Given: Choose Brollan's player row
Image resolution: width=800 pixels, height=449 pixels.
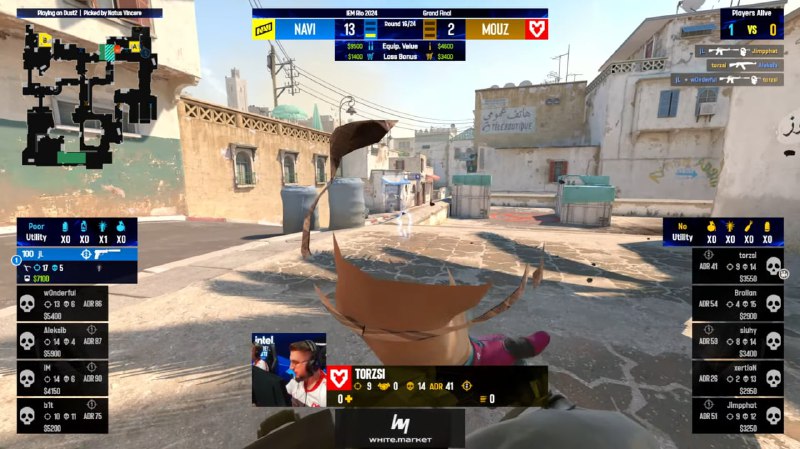Looking at the screenshot, I should (x=738, y=302).
